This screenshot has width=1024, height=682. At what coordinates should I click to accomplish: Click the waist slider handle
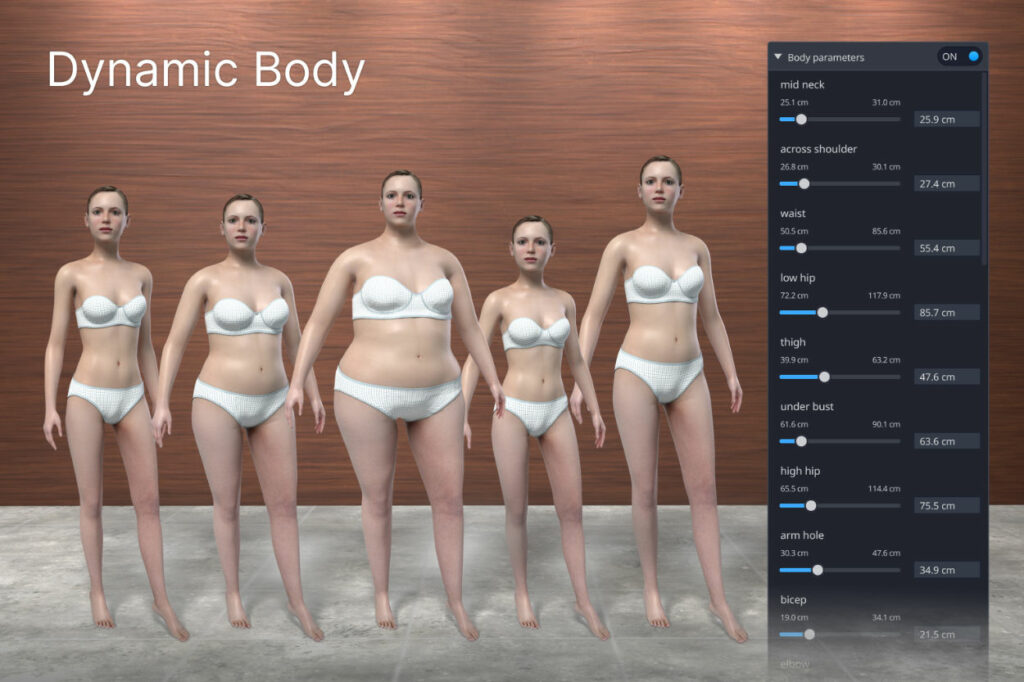pos(800,248)
